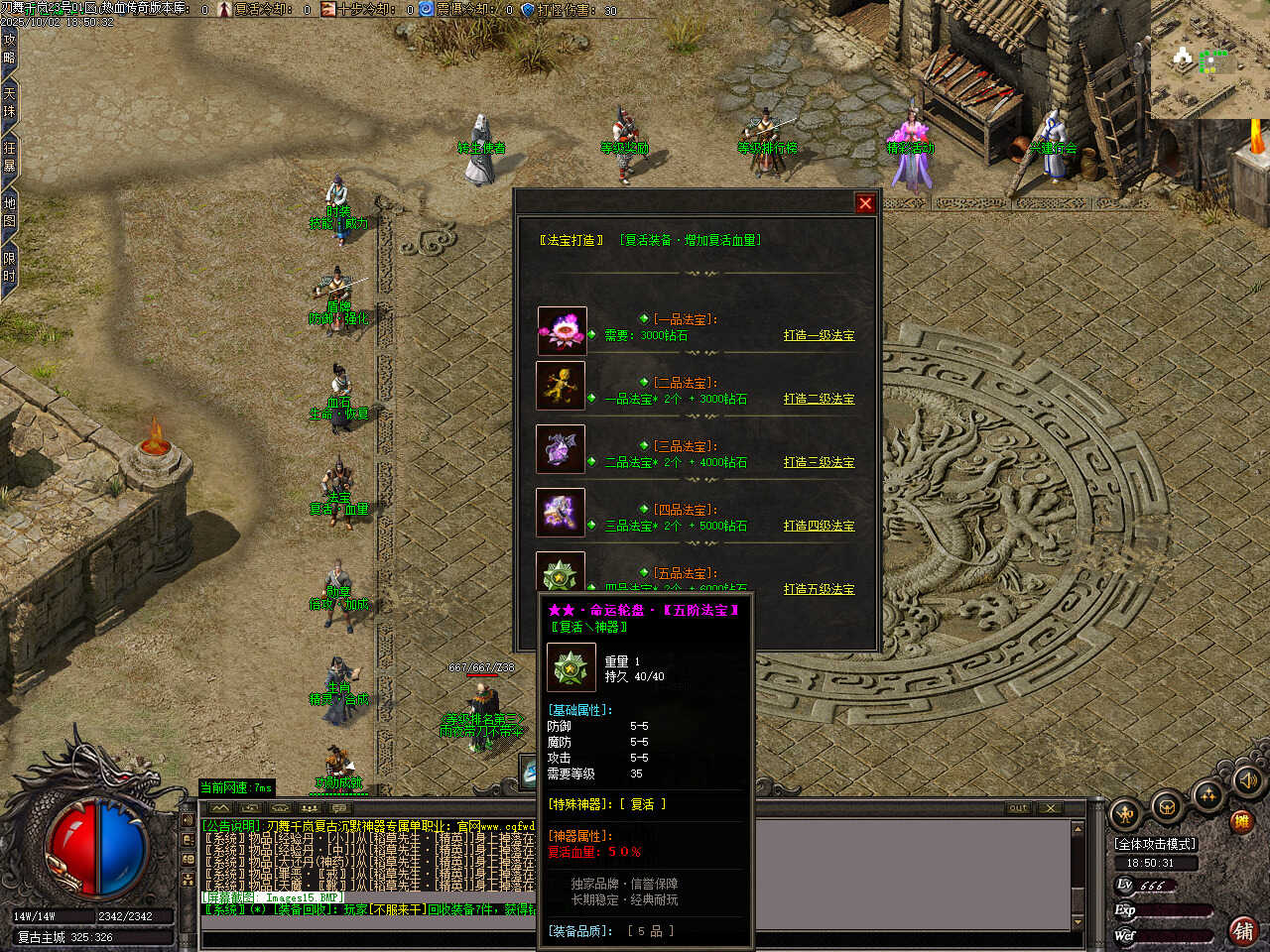The height and width of the screenshot is (952, 1270).
Task: Open the 攻略 side tab
Action: 9,48
